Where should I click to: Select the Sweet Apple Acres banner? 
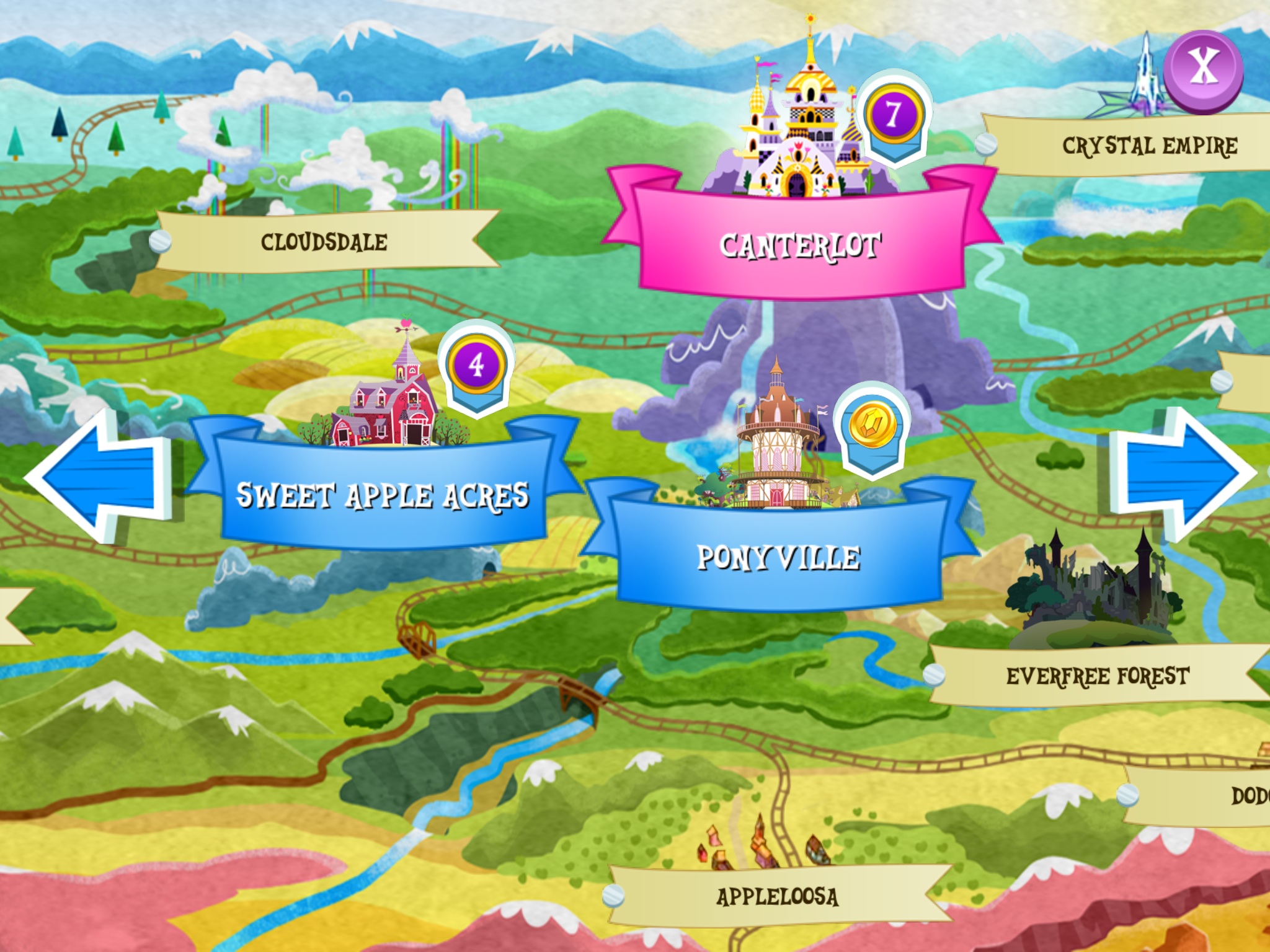coord(383,495)
